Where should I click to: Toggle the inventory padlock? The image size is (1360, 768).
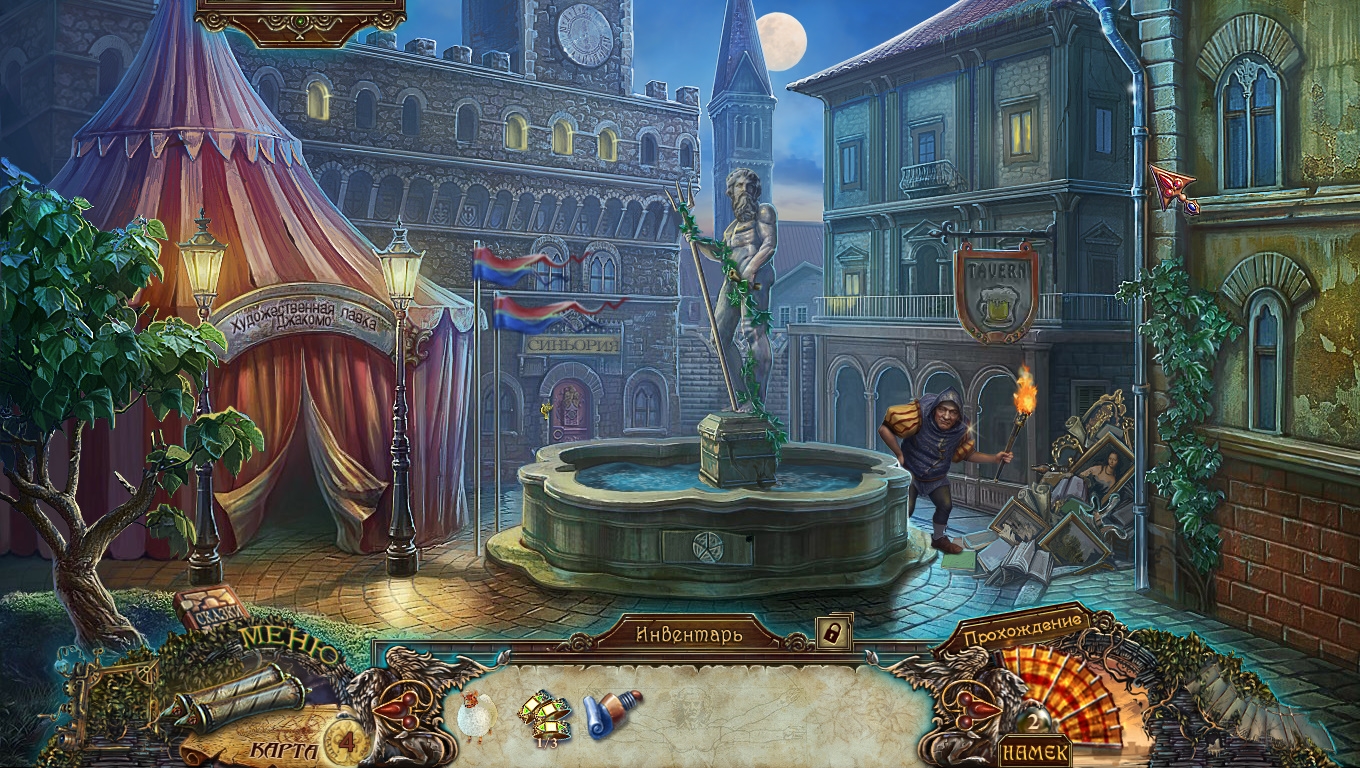[x=833, y=632]
